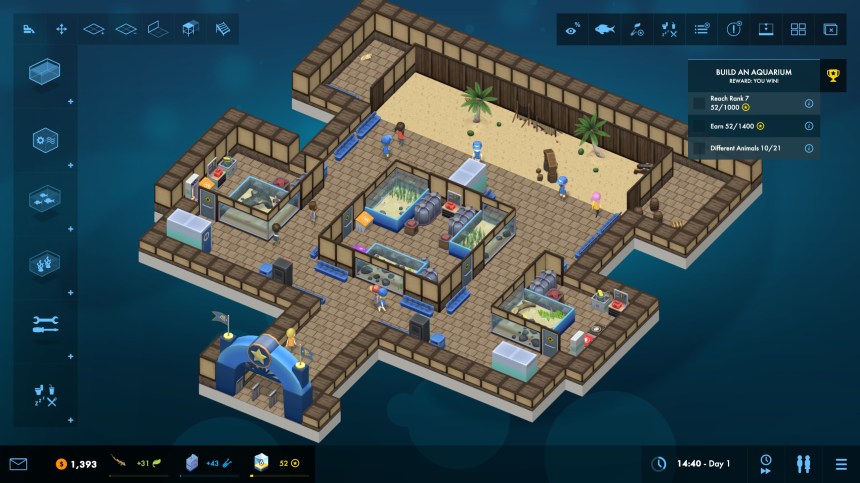This screenshot has height=483, width=860.
Task: Open the tank building category
Action: [x=45, y=72]
